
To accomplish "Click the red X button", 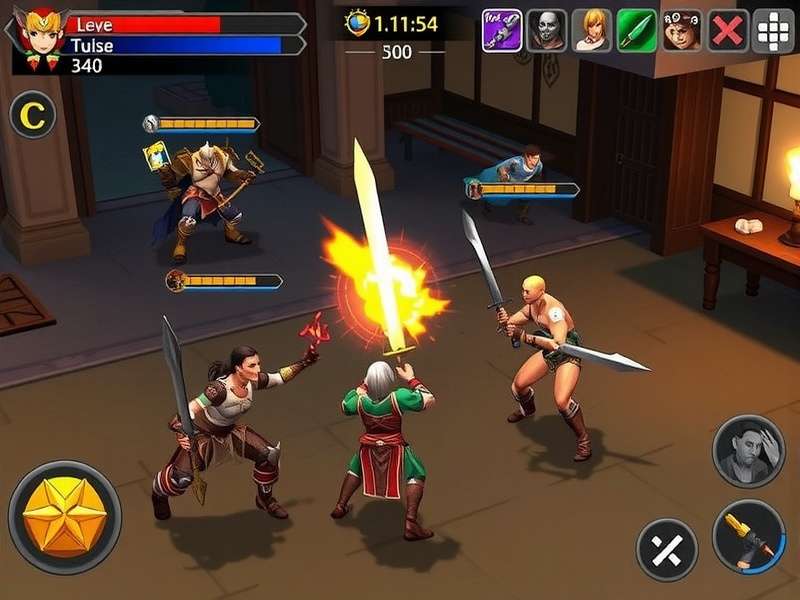I will pyautogui.click(x=728, y=30).
